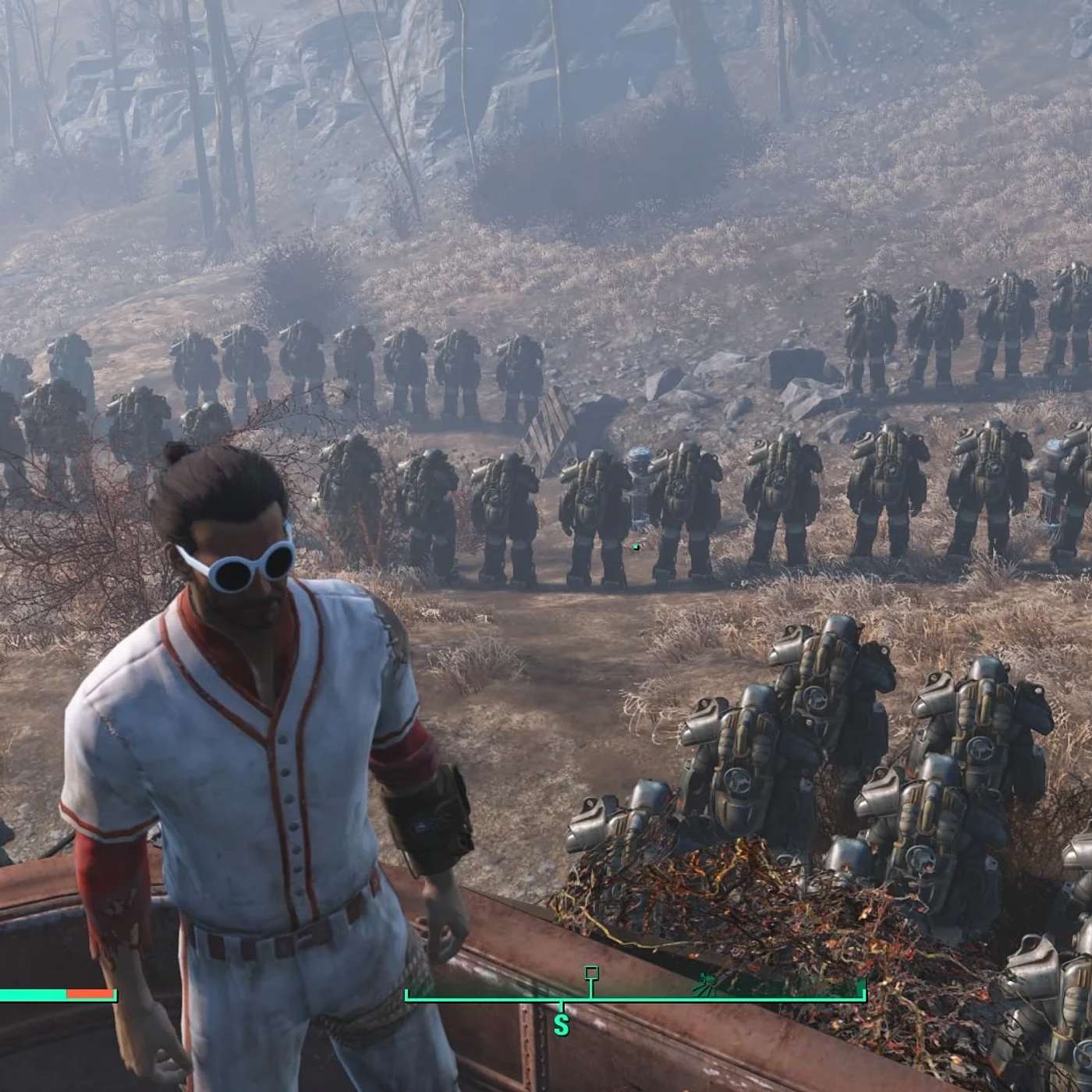The width and height of the screenshot is (1092, 1092).
Task: Select the square quest marker on the compass
Action: point(591,973)
